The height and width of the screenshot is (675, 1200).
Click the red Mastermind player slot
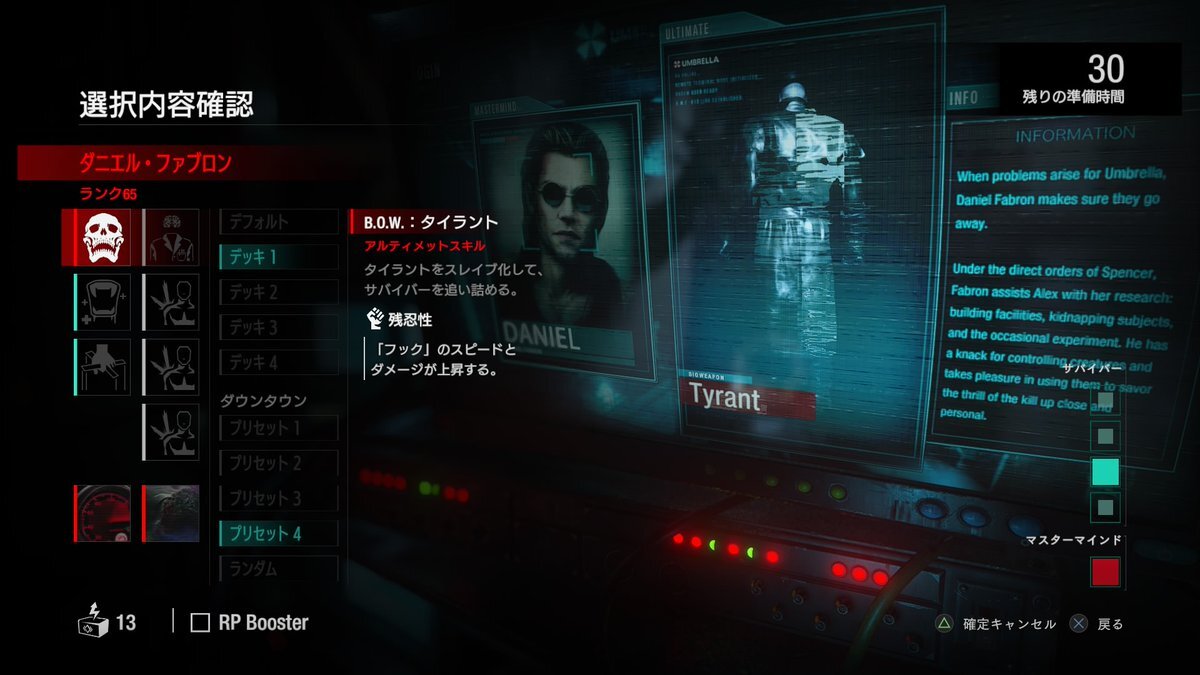(1105, 573)
